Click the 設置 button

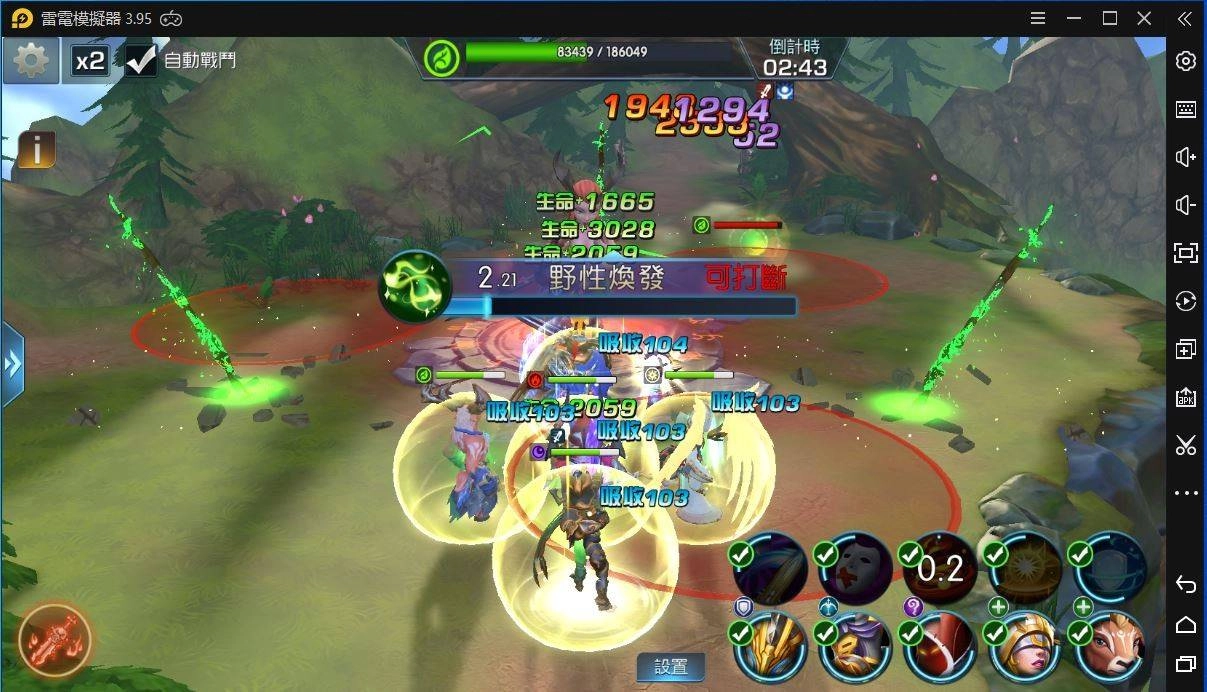tap(671, 667)
